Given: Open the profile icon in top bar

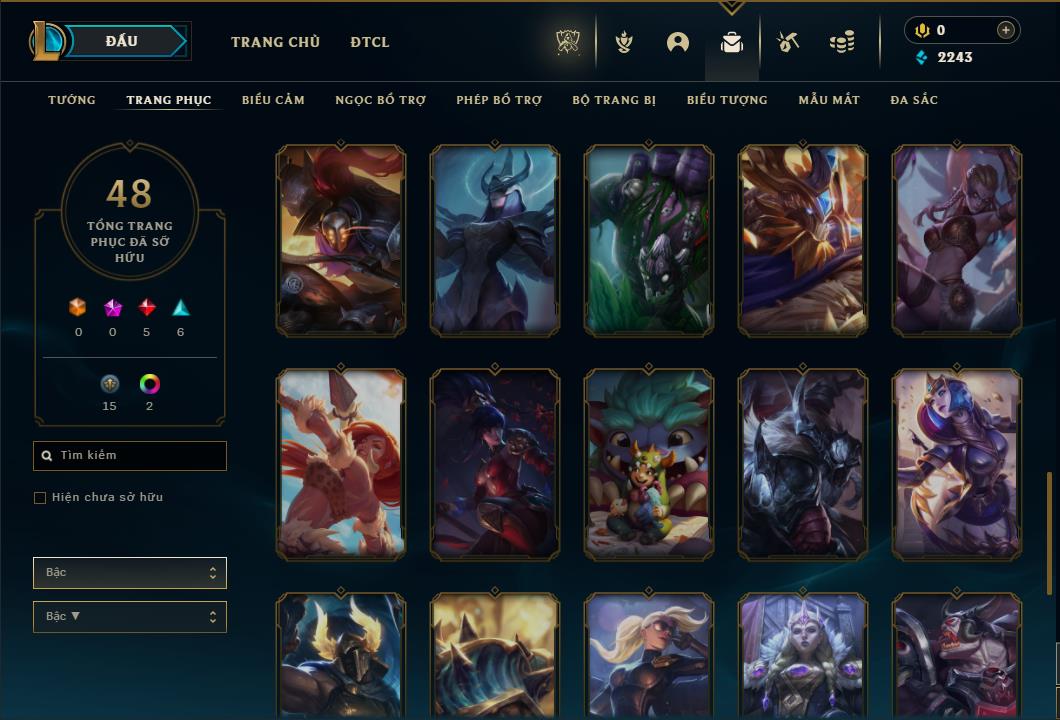Looking at the screenshot, I should [x=678, y=42].
